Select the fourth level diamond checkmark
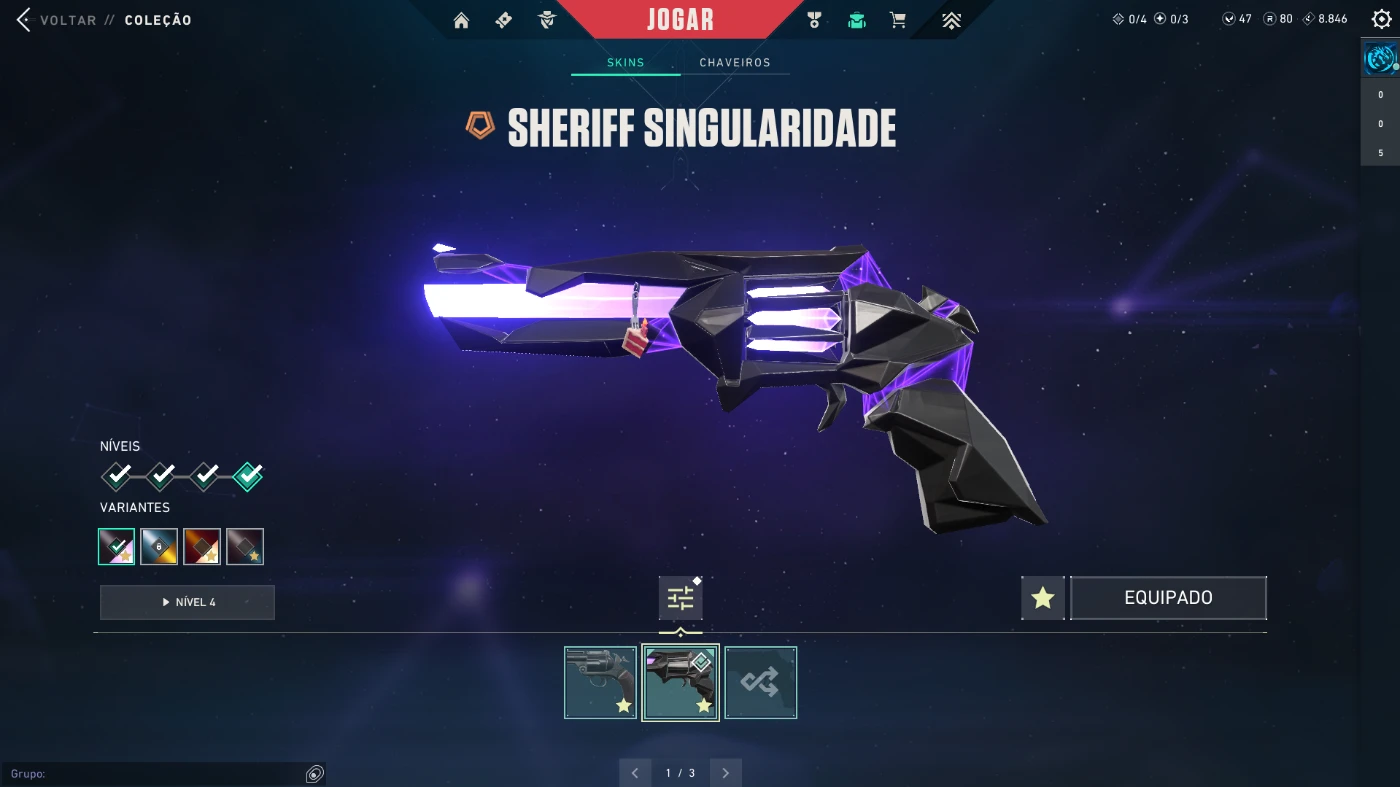Viewport: 1400px width, 787px height. click(x=248, y=476)
